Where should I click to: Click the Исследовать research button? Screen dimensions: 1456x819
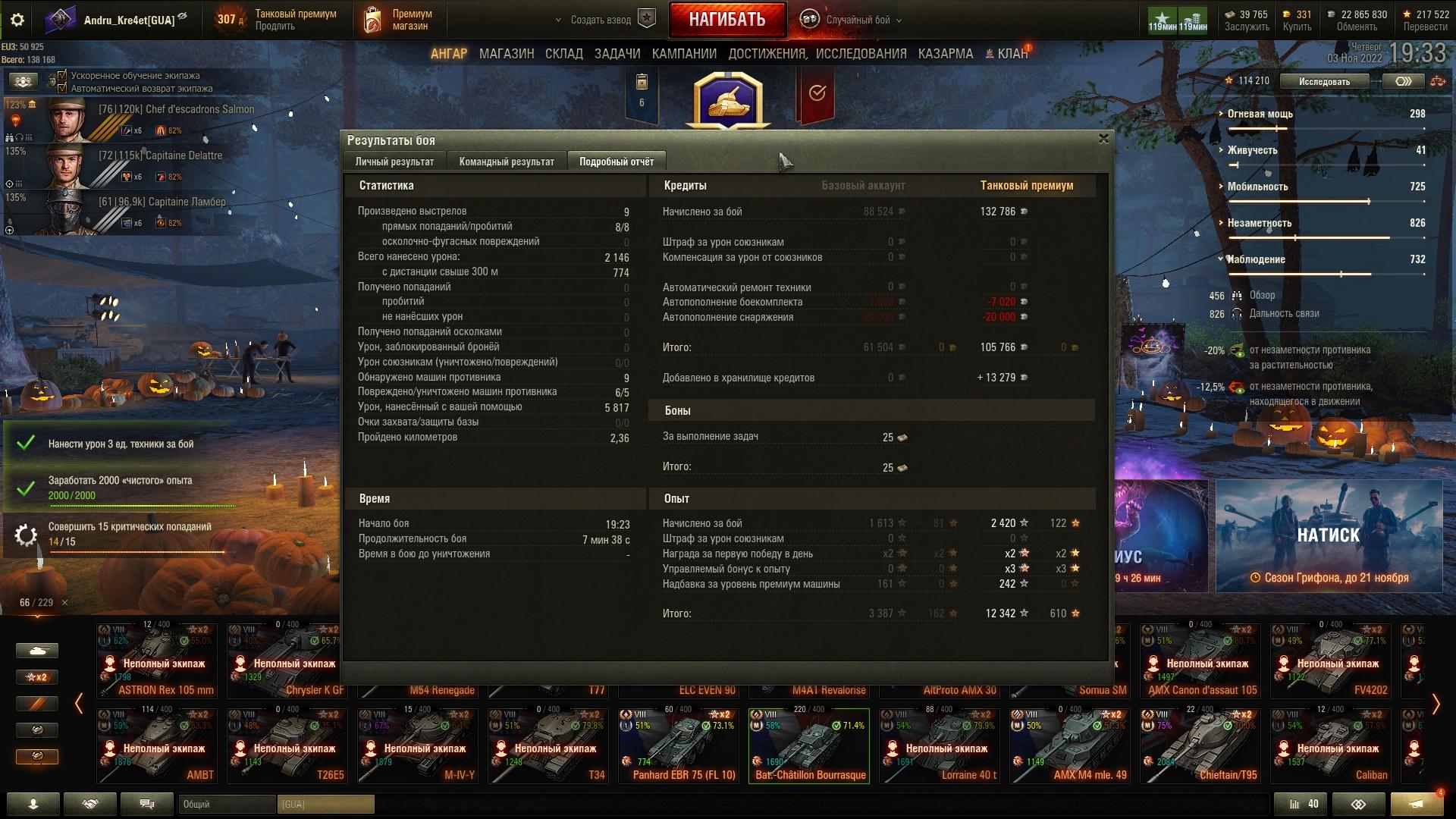coord(1324,81)
